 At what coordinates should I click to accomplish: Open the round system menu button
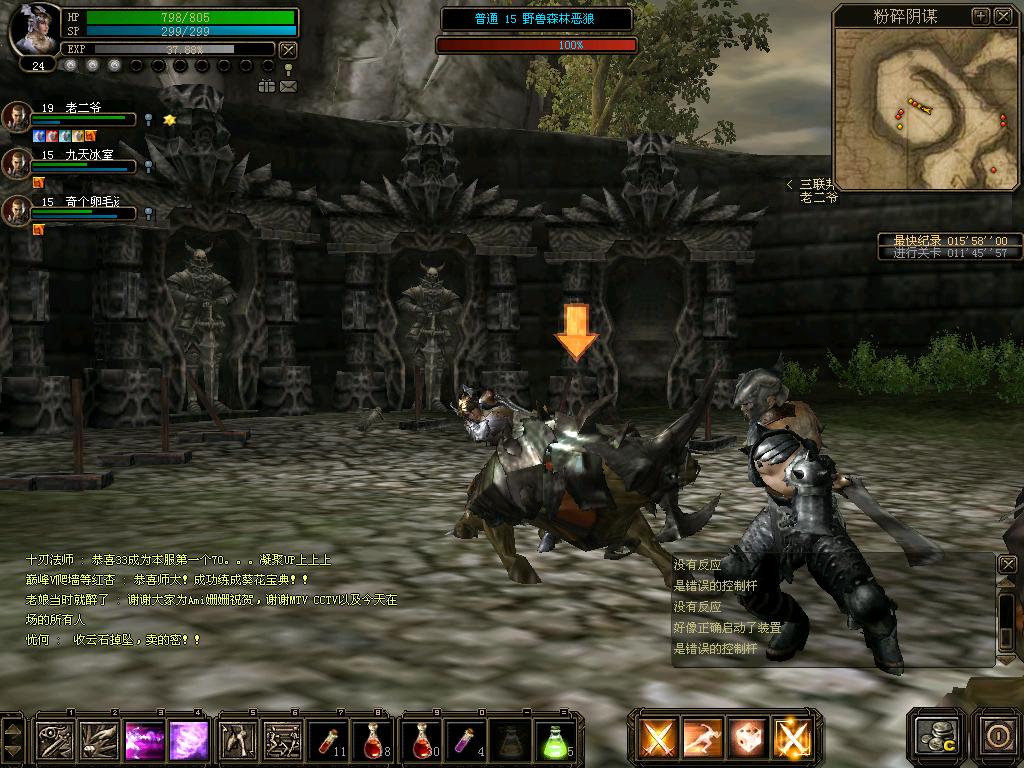(997, 735)
